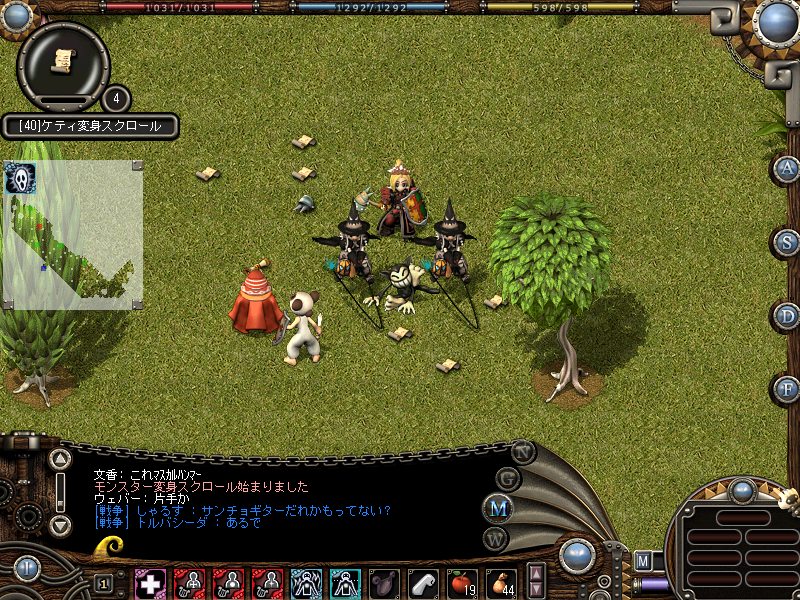800x600 pixels.
Task: Activate the D shortcut button
Action: pyautogui.click(x=788, y=316)
